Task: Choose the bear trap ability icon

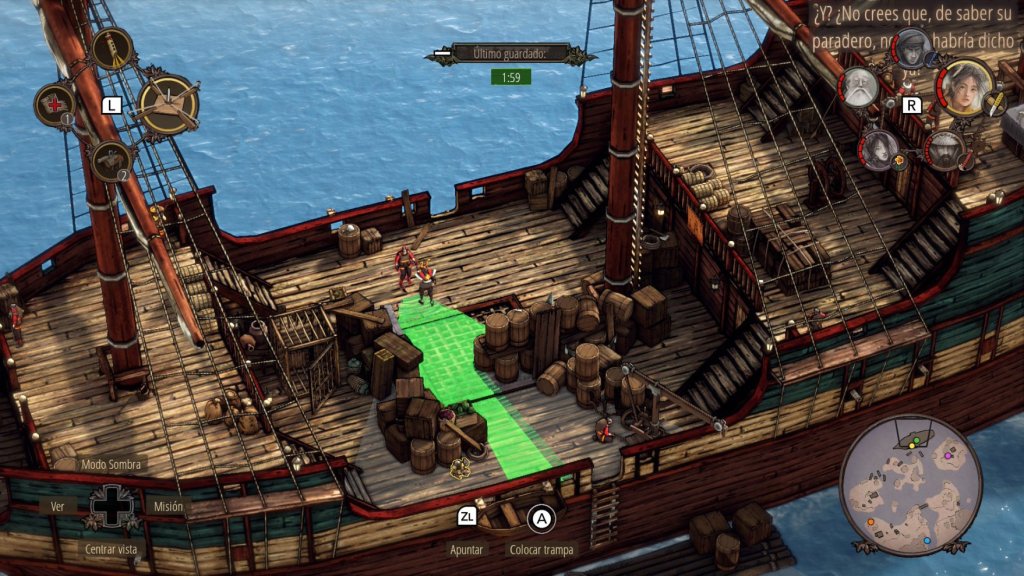Action: 168,104
